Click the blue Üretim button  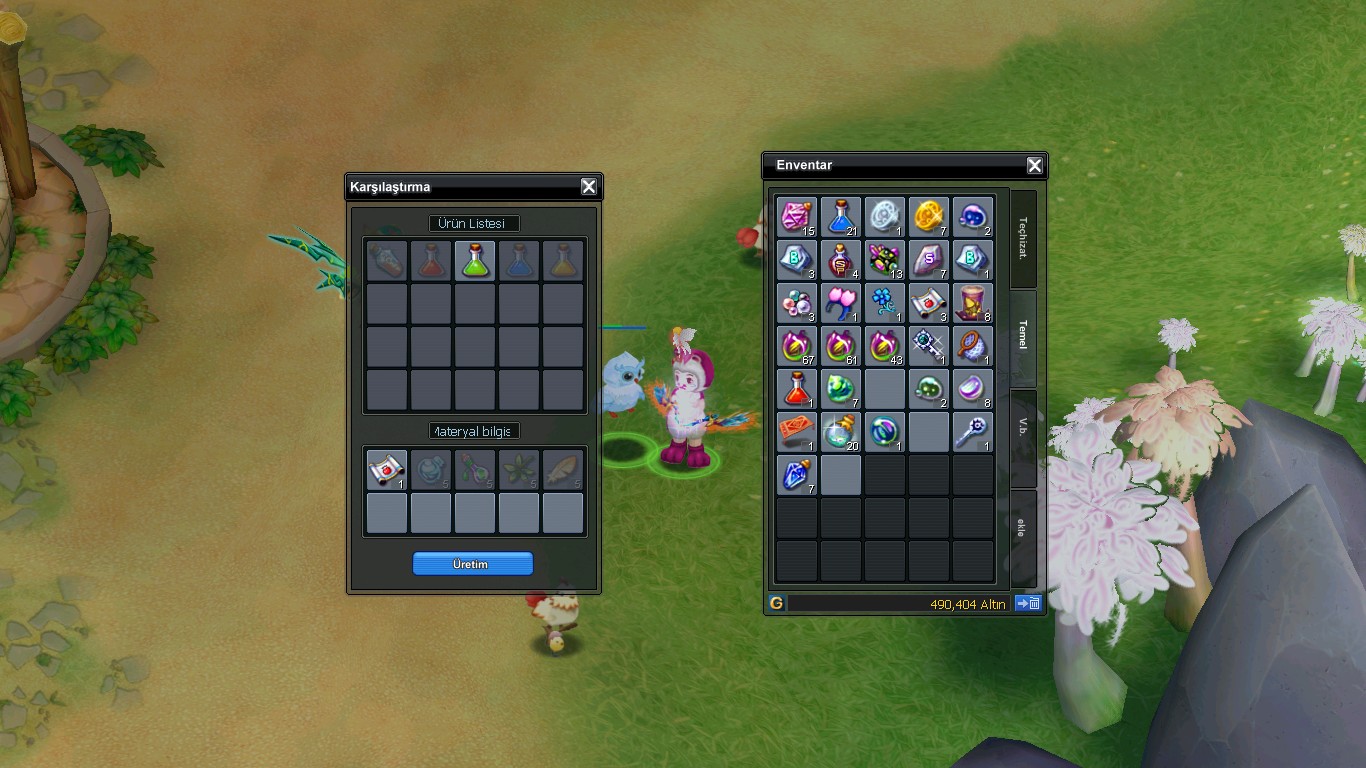point(472,564)
